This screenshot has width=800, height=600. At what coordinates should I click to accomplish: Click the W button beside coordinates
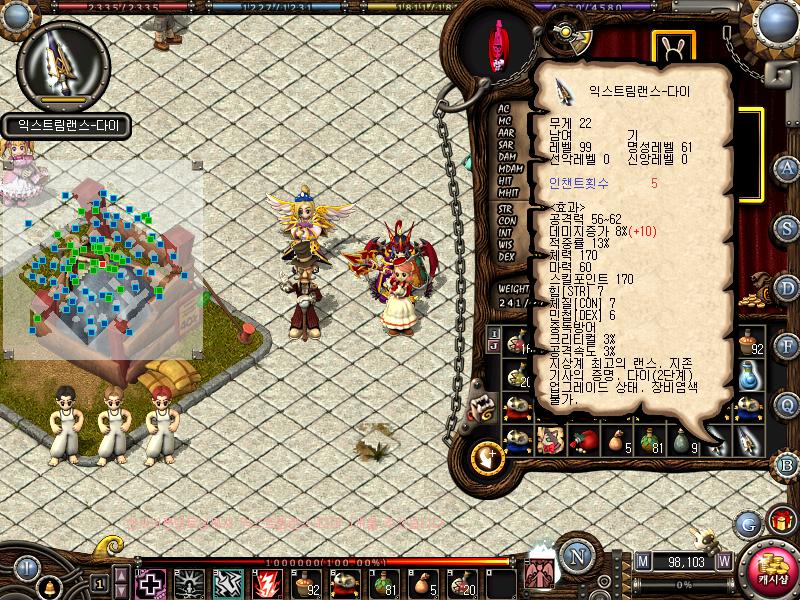click(723, 561)
